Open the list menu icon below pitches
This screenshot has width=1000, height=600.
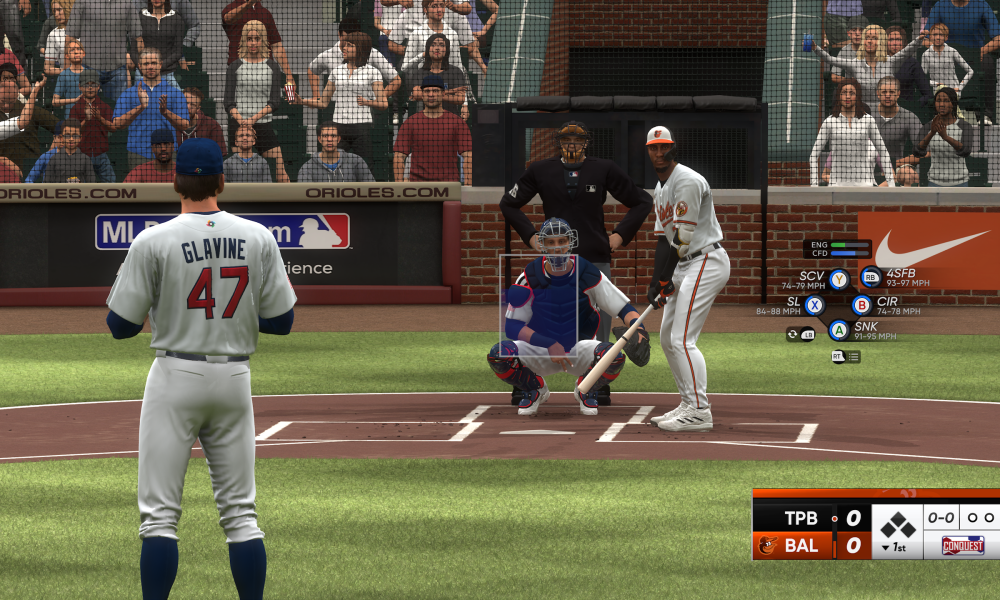point(852,356)
